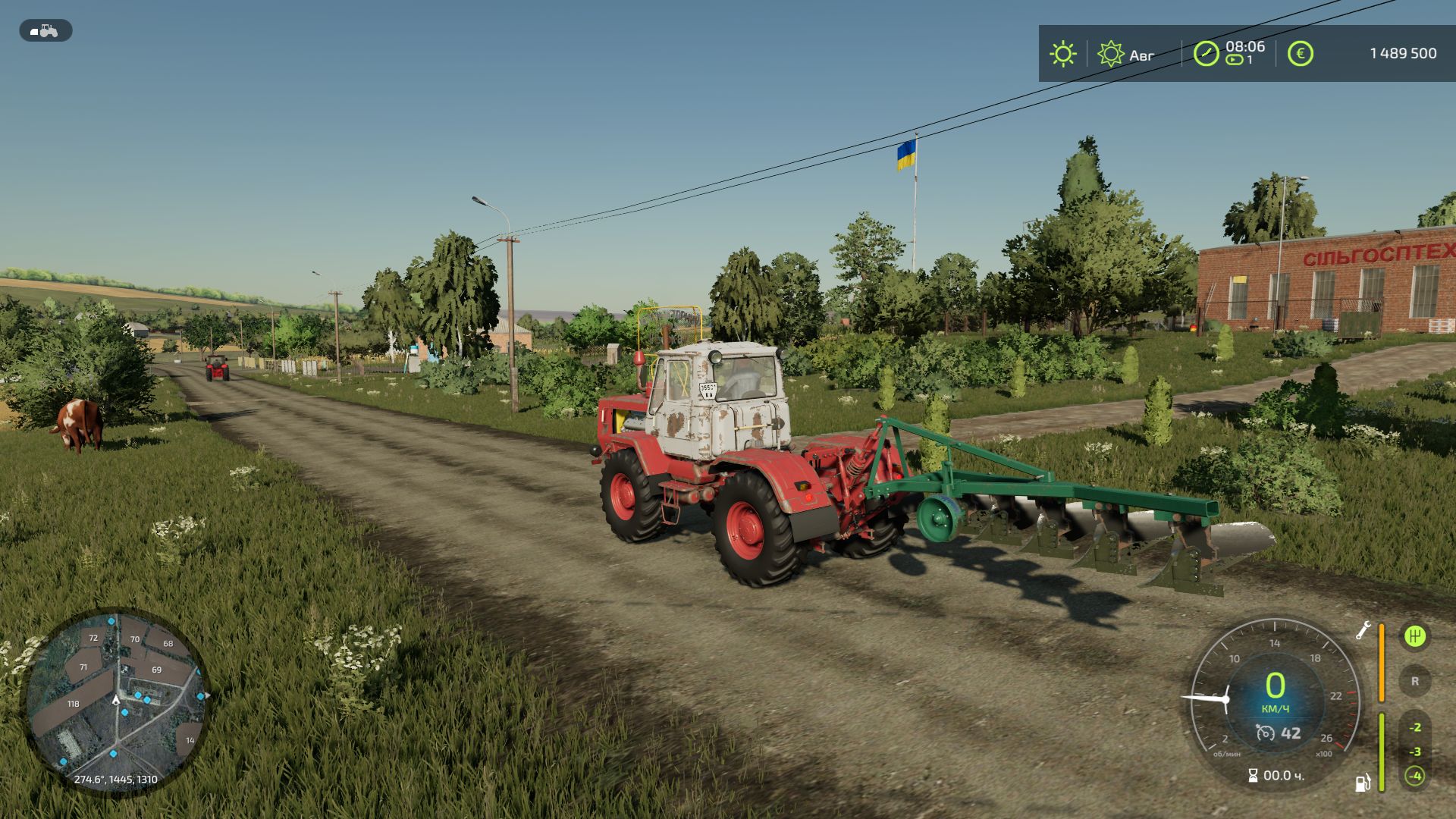
Task: Select the circled -4 gear
Action: click(x=1414, y=776)
